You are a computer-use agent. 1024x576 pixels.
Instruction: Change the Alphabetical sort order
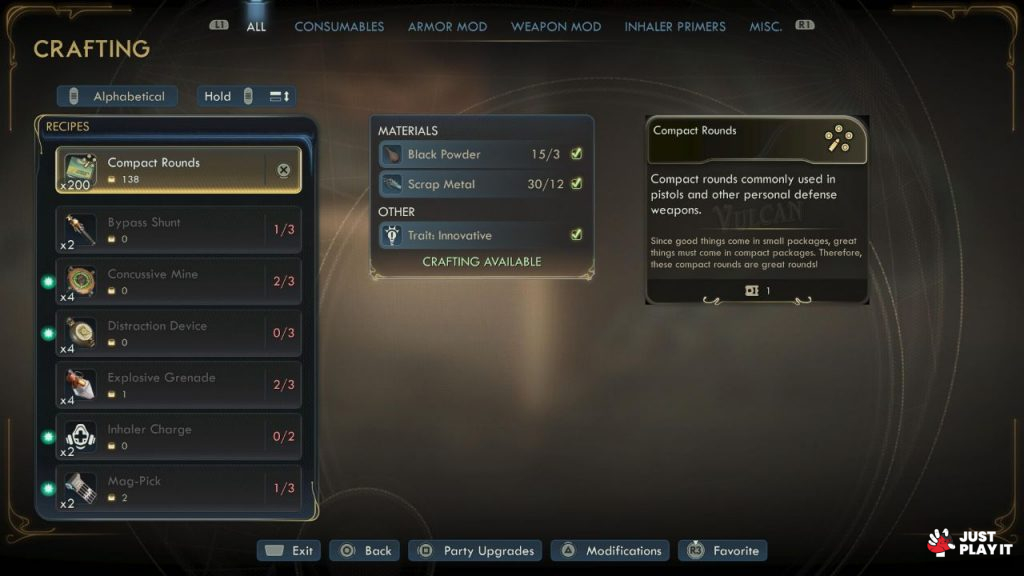pos(118,97)
